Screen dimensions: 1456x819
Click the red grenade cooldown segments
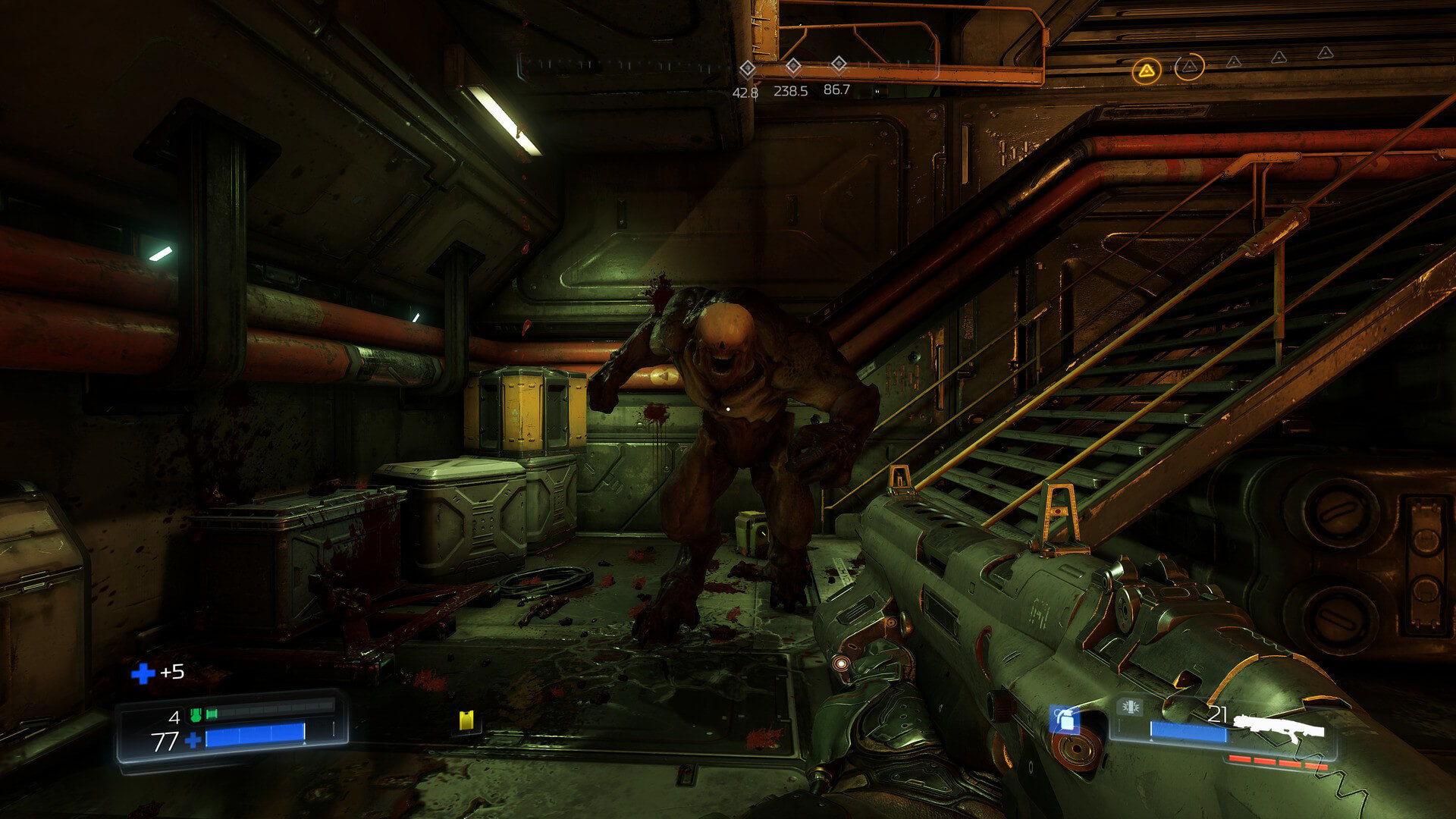pyautogui.click(x=1277, y=762)
